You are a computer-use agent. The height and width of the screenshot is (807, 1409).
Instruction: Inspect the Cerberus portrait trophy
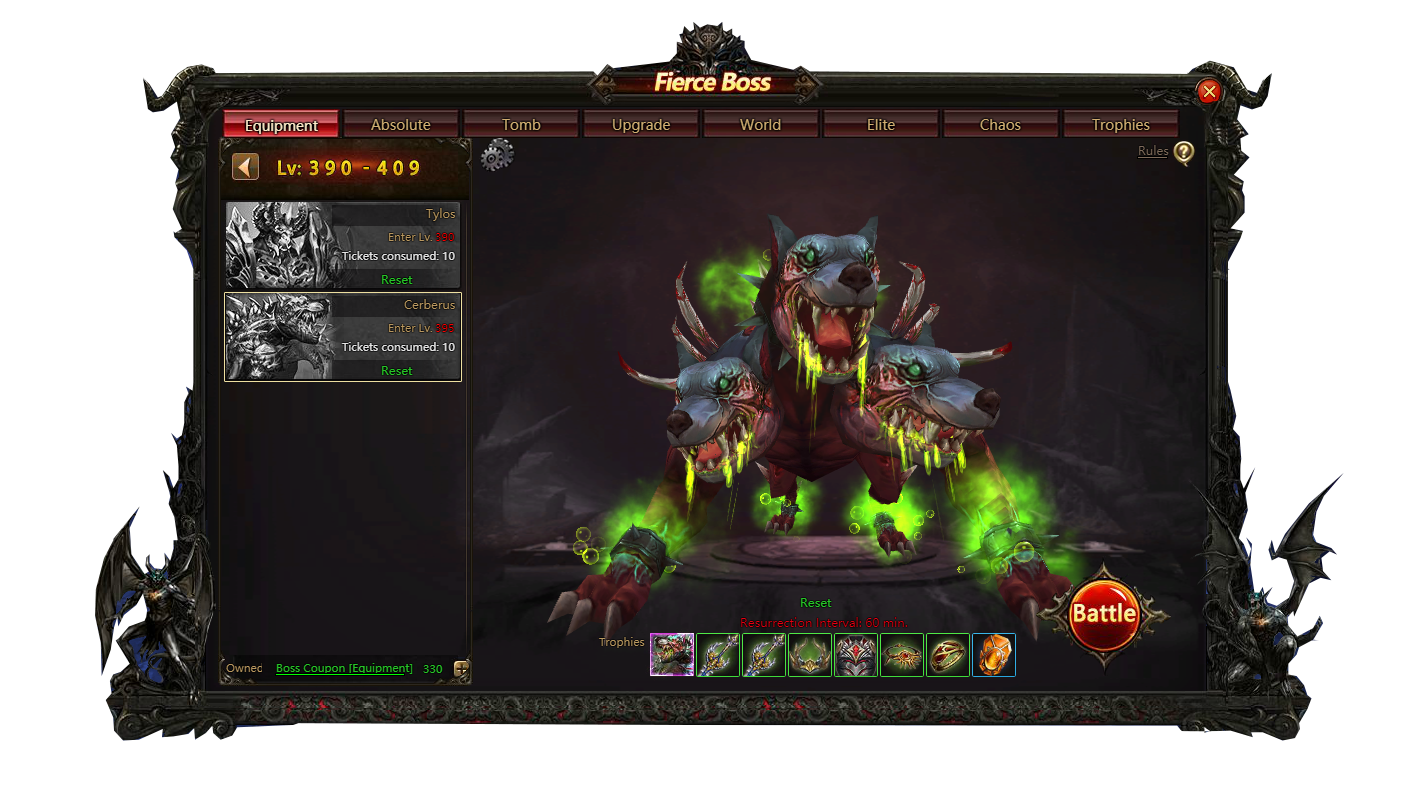(672, 655)
